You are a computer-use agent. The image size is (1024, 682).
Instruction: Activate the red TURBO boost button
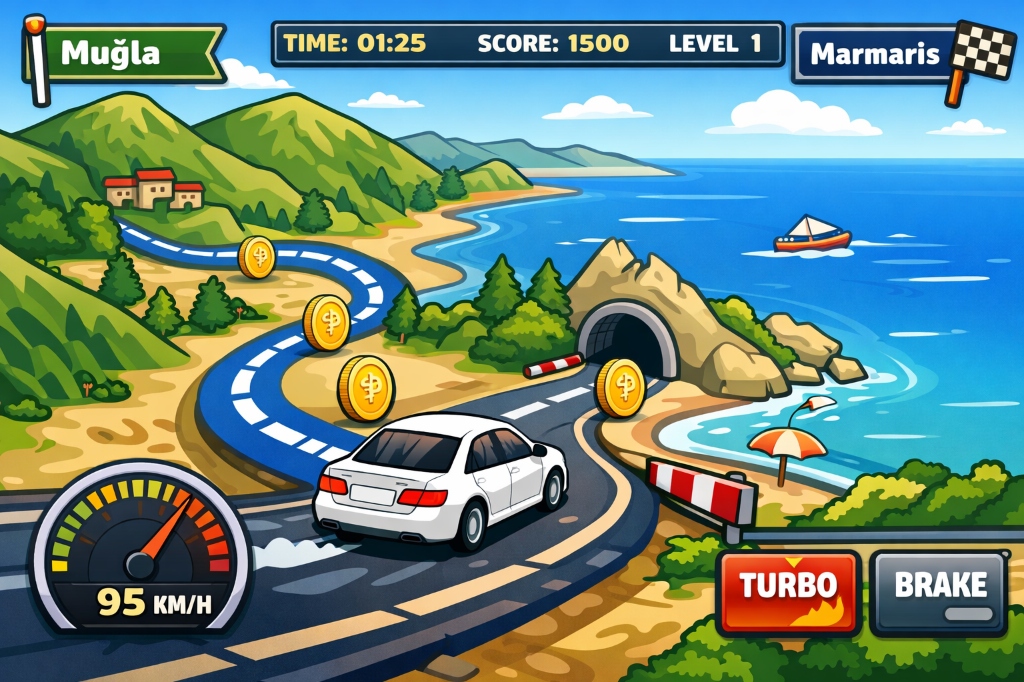[x=788, y=593]
